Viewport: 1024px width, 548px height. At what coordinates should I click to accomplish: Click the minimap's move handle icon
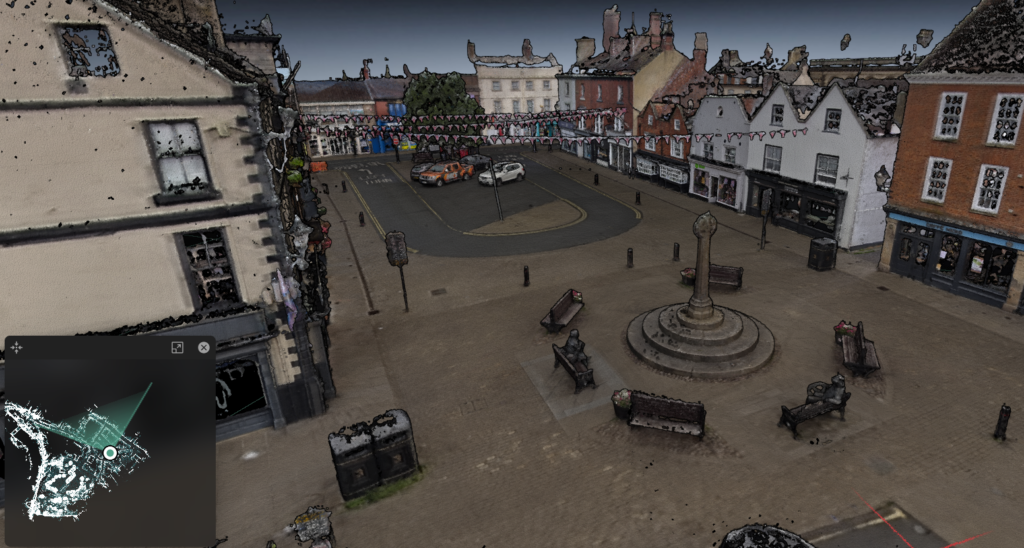tap(17, 347)
